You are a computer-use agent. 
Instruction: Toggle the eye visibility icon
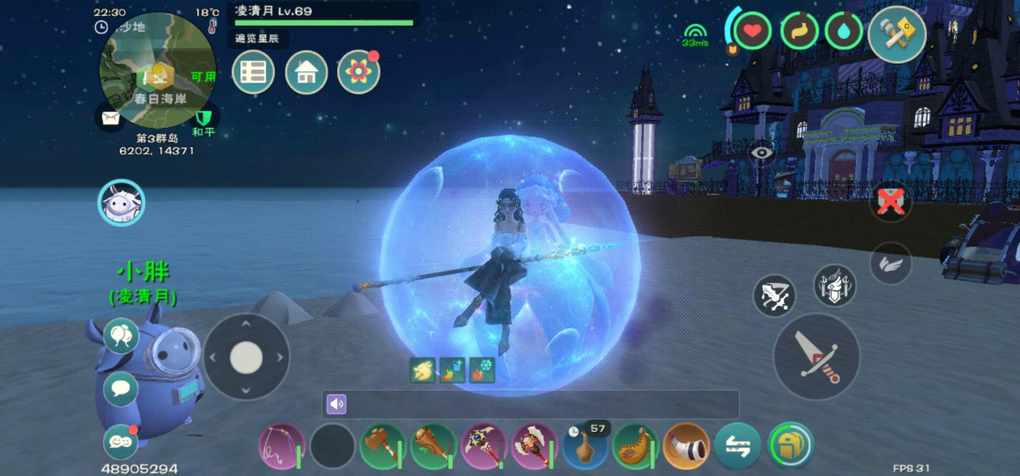click(x=762, y=153)
